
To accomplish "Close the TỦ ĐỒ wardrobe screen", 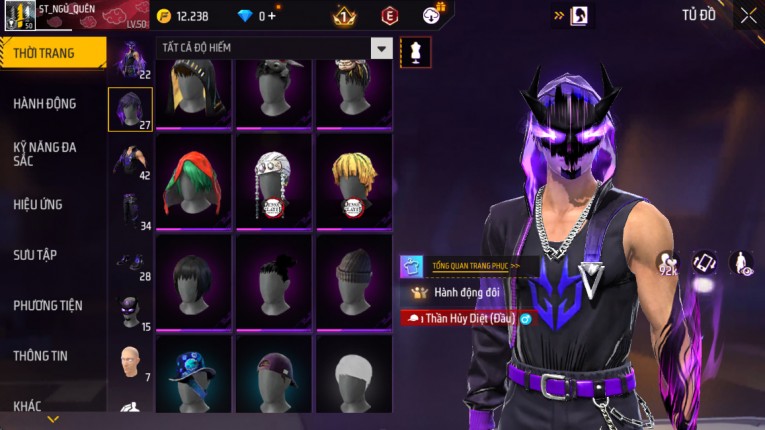I will pos(748,15).
